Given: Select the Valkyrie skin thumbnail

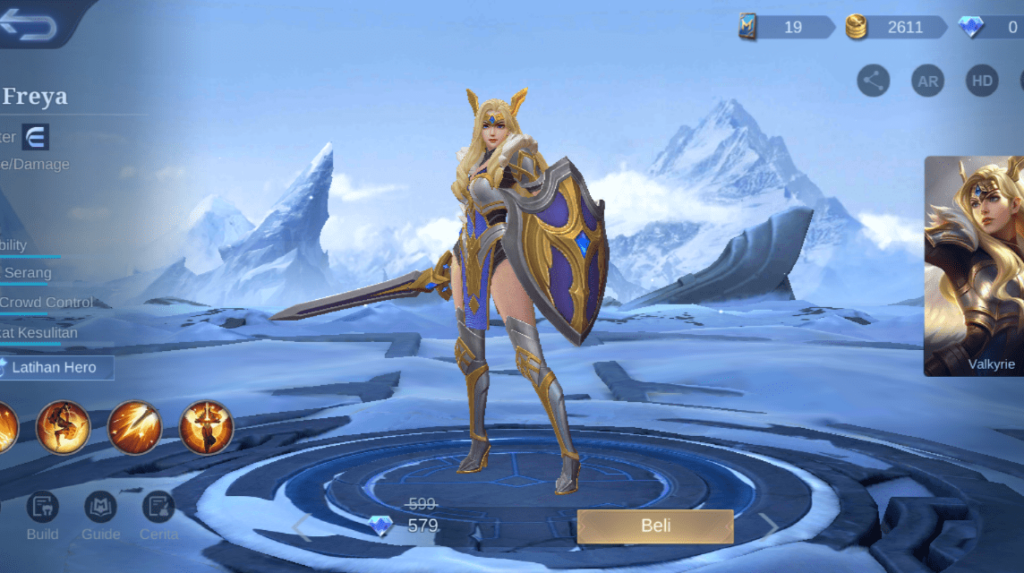Looking at the screenshot, I should tap(973, 265).
